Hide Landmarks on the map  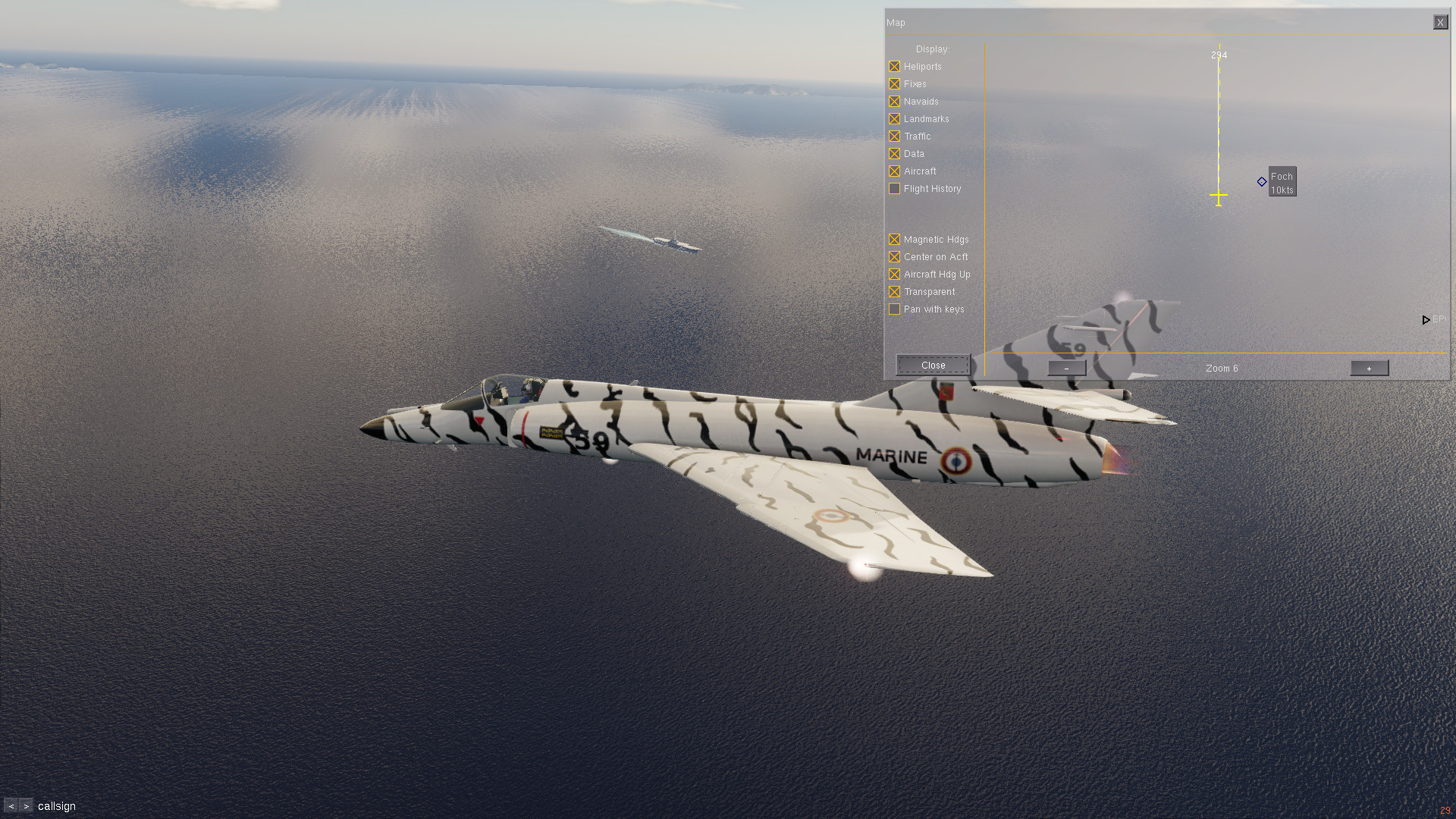coord(895,119)
